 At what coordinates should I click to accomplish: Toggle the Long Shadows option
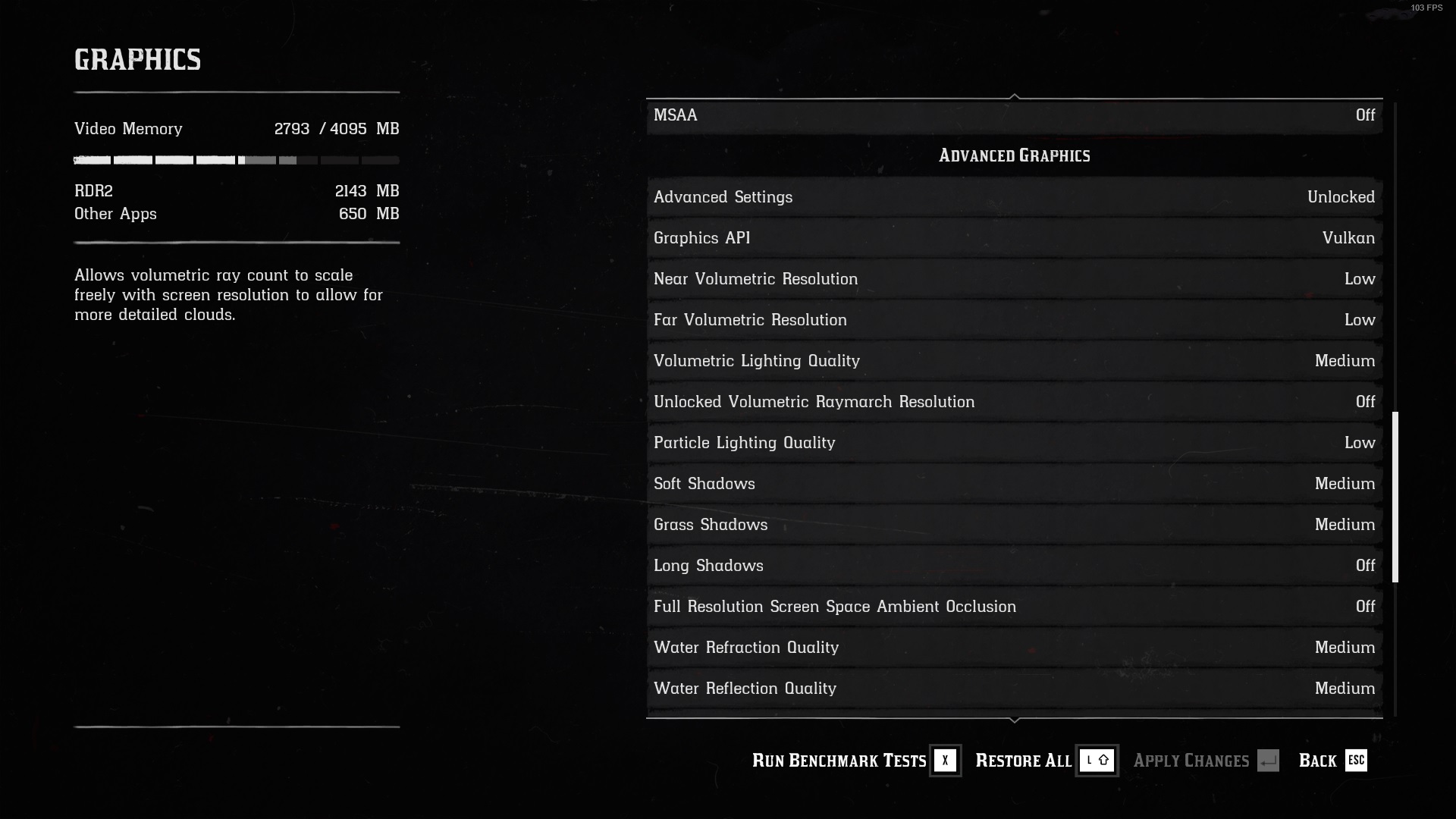[x=1014, y=566]
